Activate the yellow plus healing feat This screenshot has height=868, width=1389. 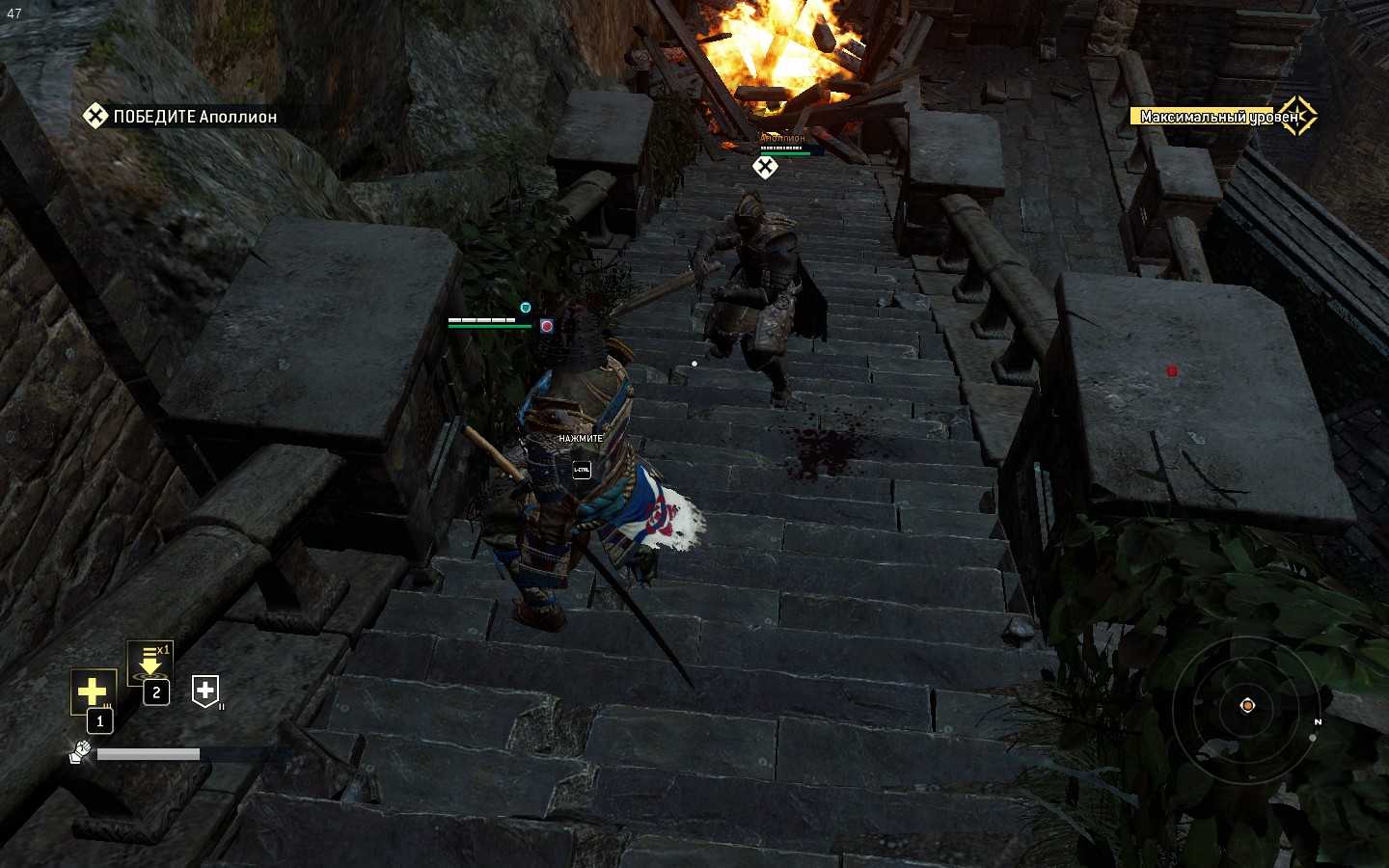coord(93,692)
